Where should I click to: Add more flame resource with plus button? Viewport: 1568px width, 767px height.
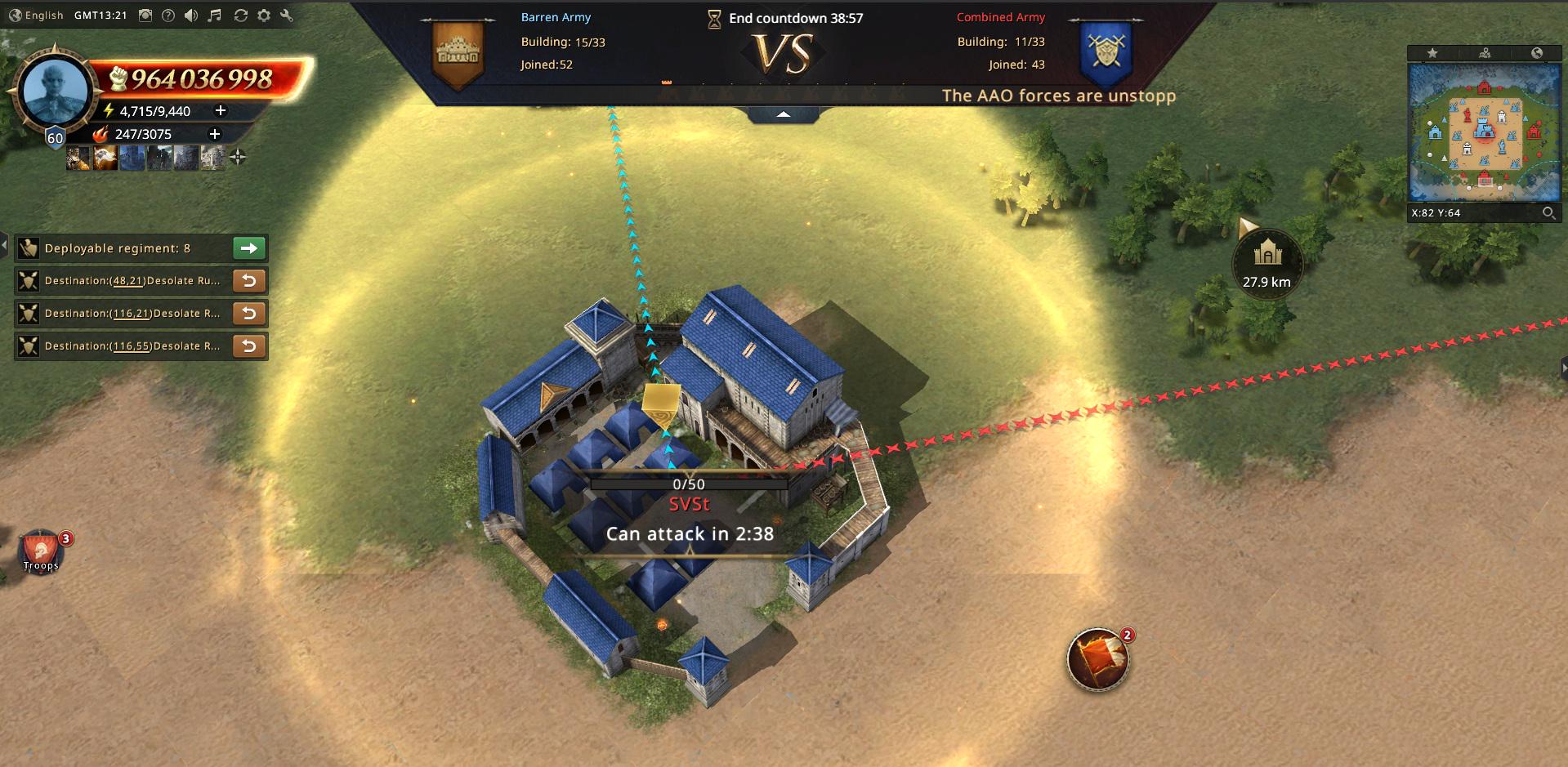[215, 134]
